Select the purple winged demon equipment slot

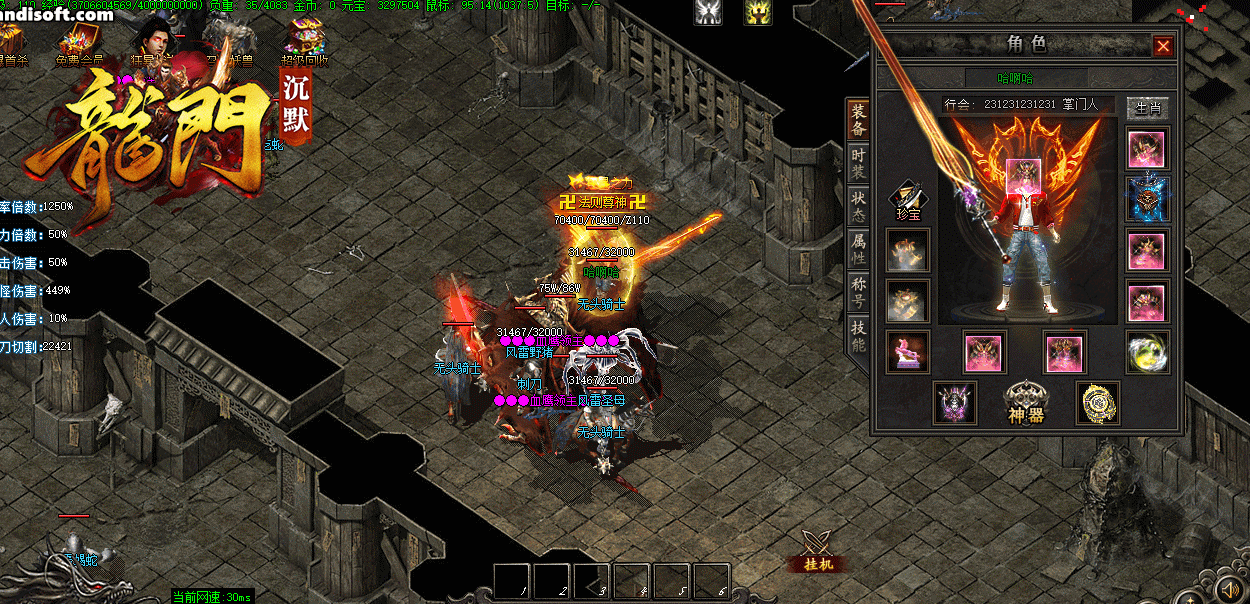(x=954, y=402)
